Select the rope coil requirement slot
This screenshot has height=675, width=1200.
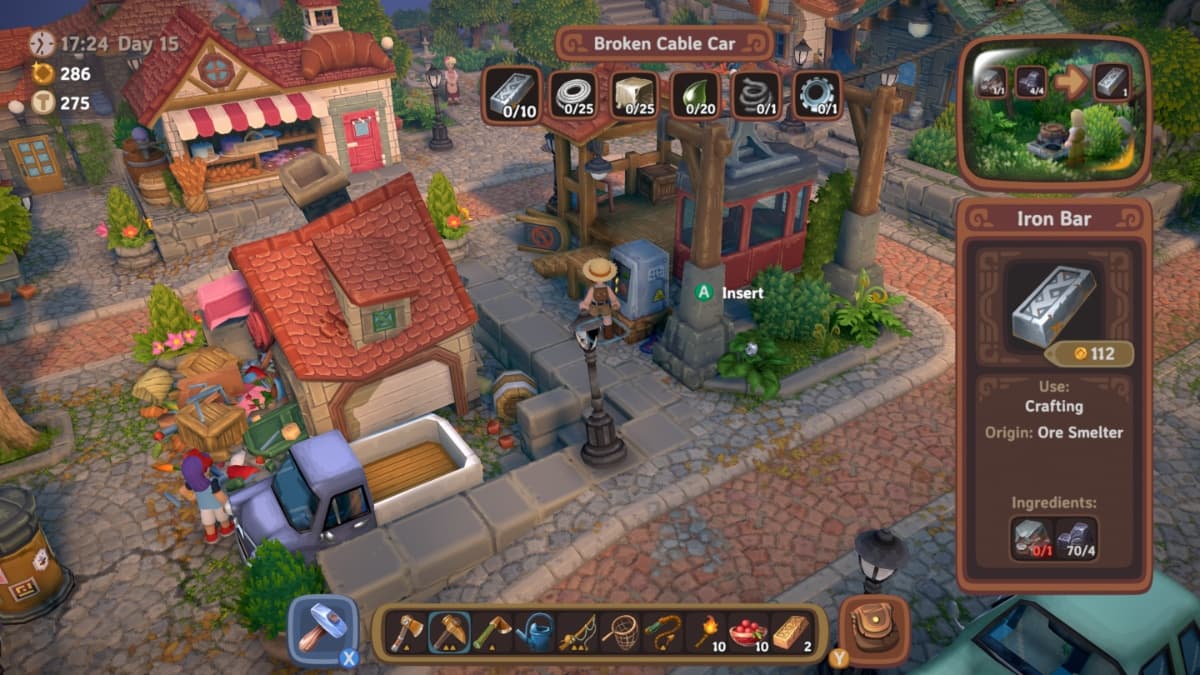575,95
